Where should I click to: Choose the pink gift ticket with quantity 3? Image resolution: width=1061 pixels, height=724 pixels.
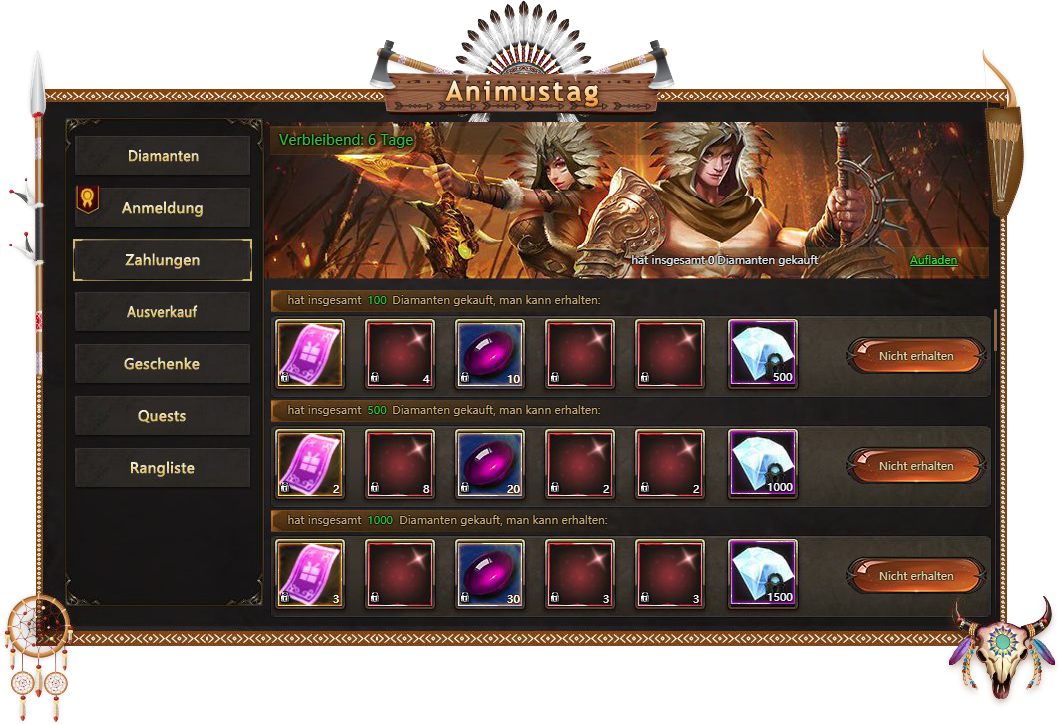pyautogui.click(x=310, y=573)
